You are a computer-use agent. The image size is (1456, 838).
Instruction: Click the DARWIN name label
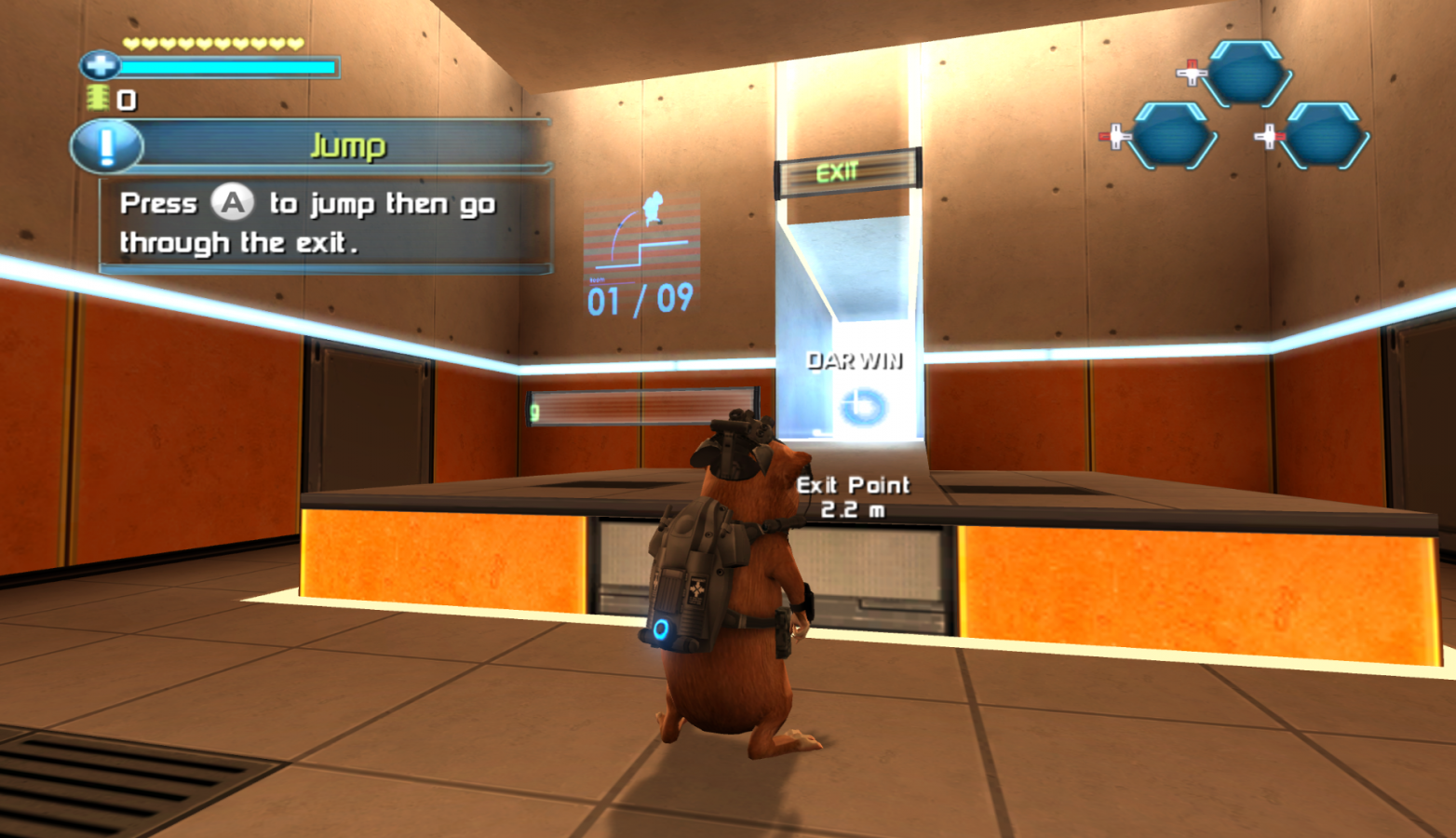click(855, 360)
